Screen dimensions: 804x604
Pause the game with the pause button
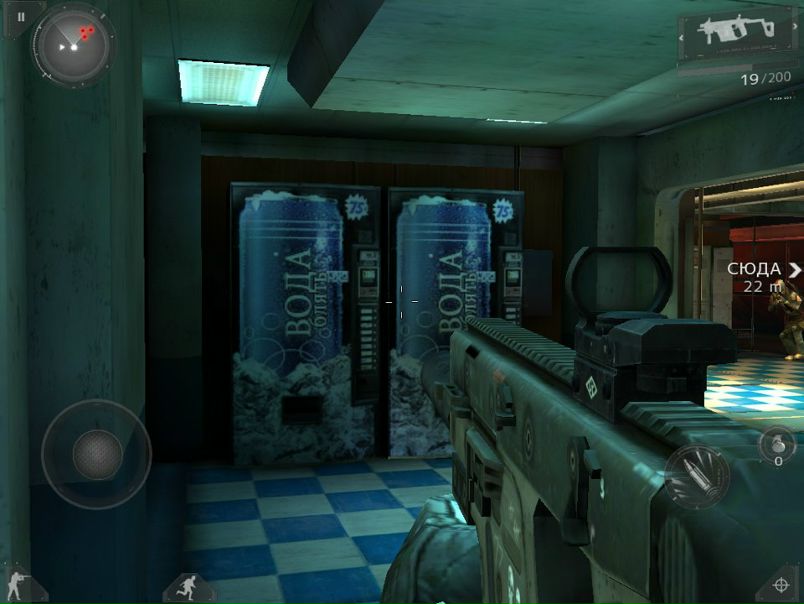(19, 17)
